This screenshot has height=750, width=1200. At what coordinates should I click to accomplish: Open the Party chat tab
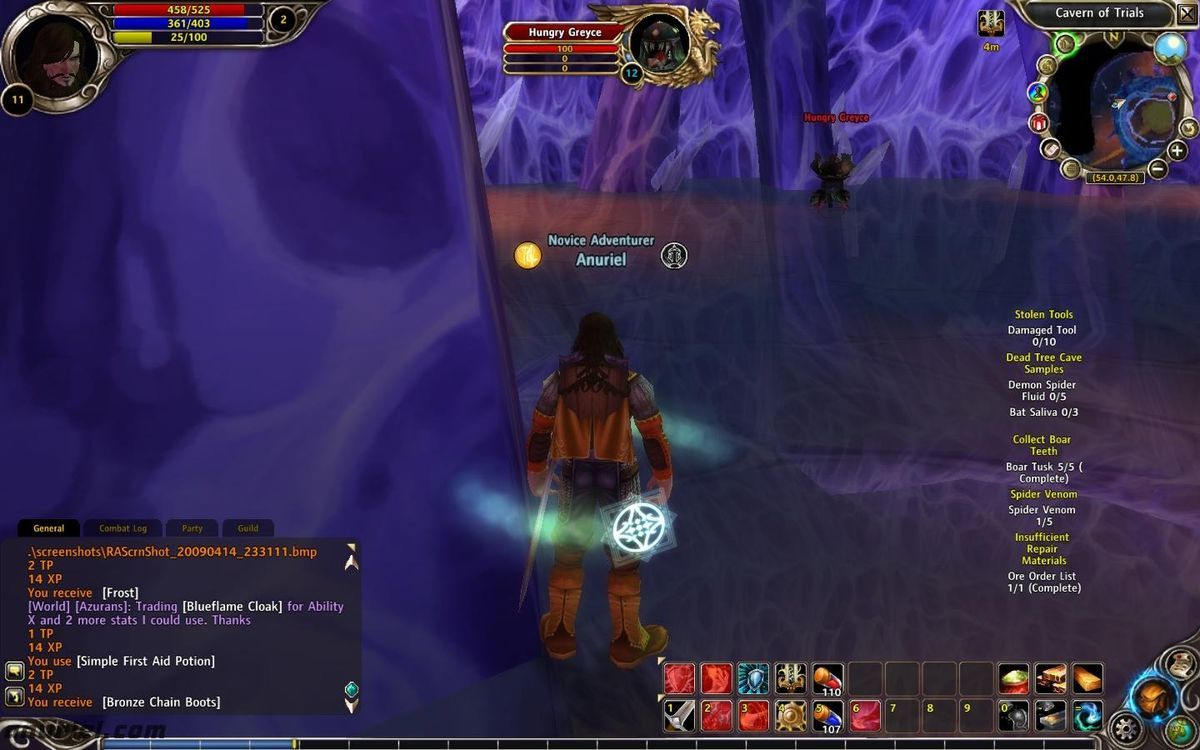pos(192,528)
